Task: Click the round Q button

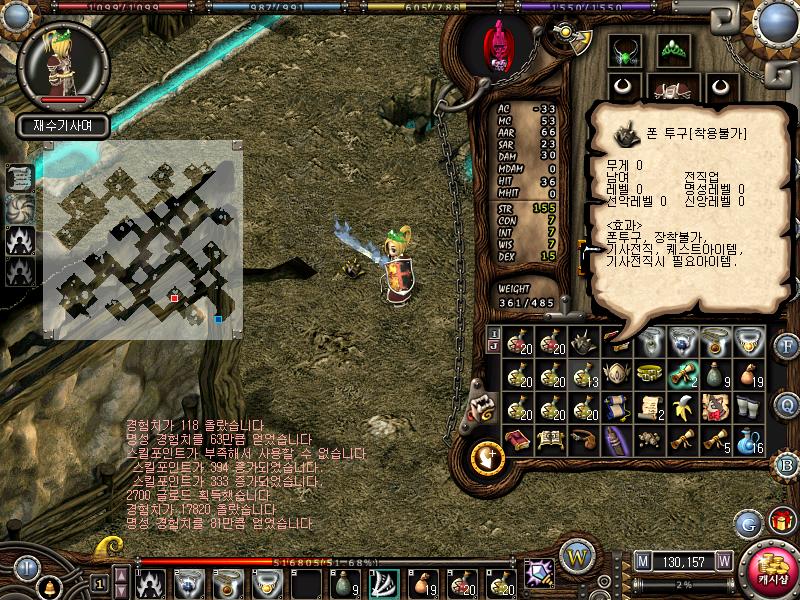Action: [787, 405]
